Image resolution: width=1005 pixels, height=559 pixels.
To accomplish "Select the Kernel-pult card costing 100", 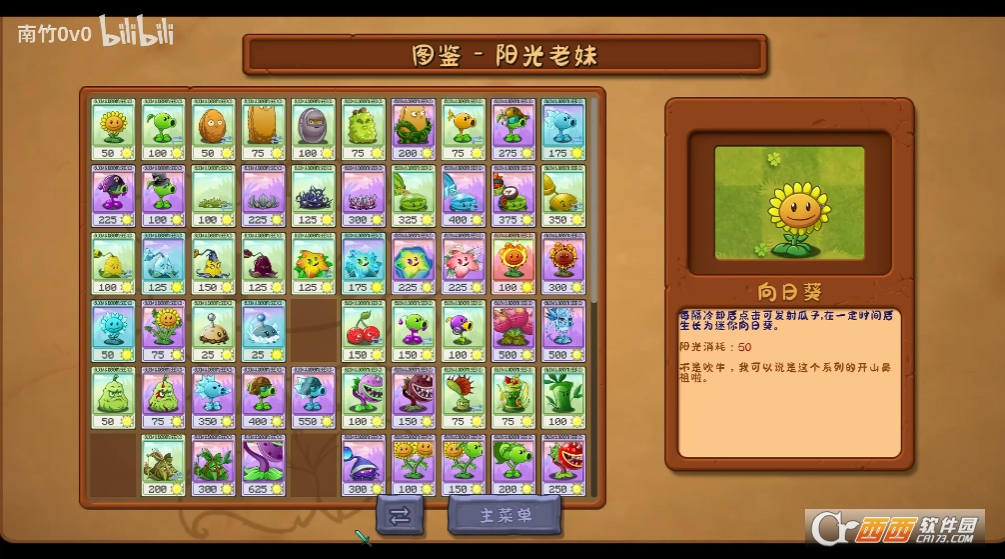I will 114,264.
